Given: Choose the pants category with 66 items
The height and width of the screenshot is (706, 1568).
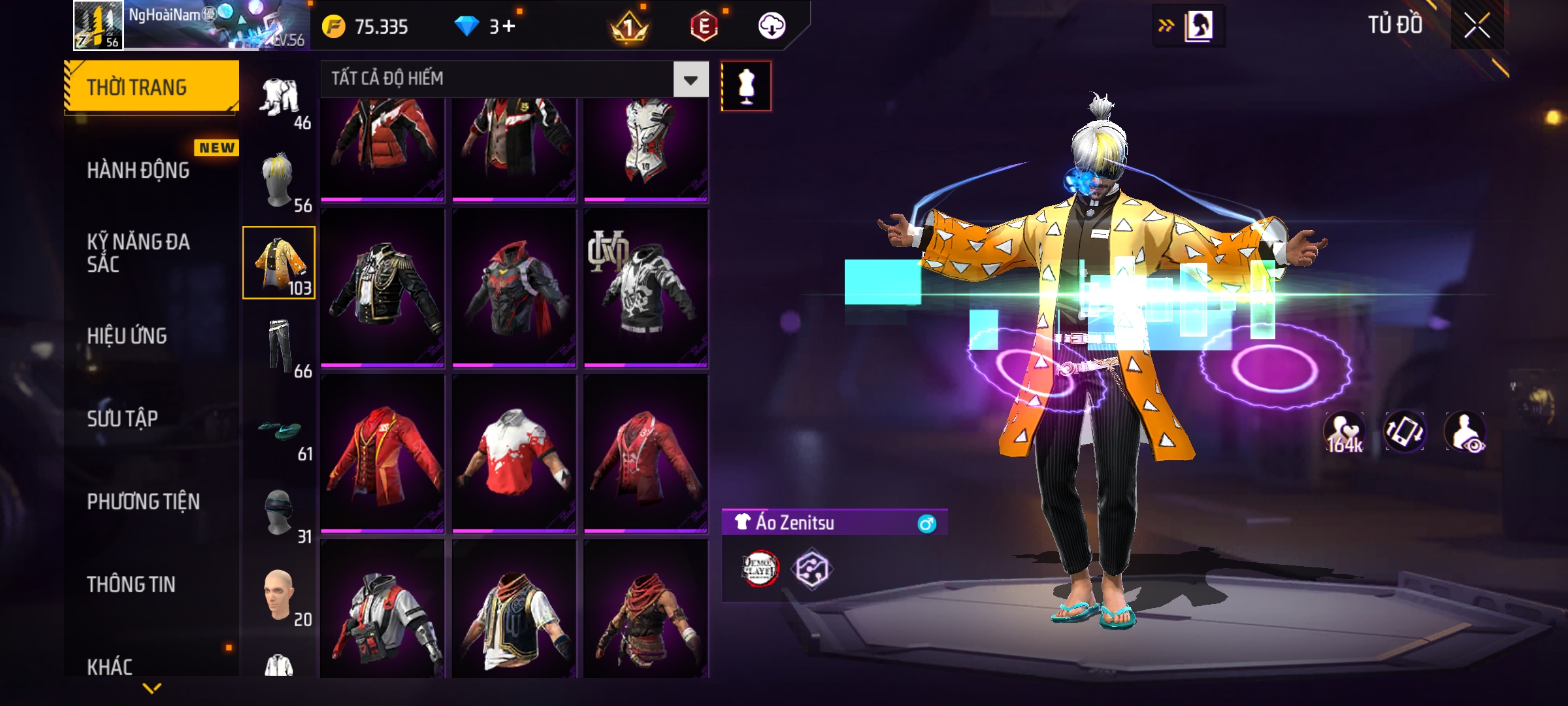Looking at the screenshot, I should [280, 347].
